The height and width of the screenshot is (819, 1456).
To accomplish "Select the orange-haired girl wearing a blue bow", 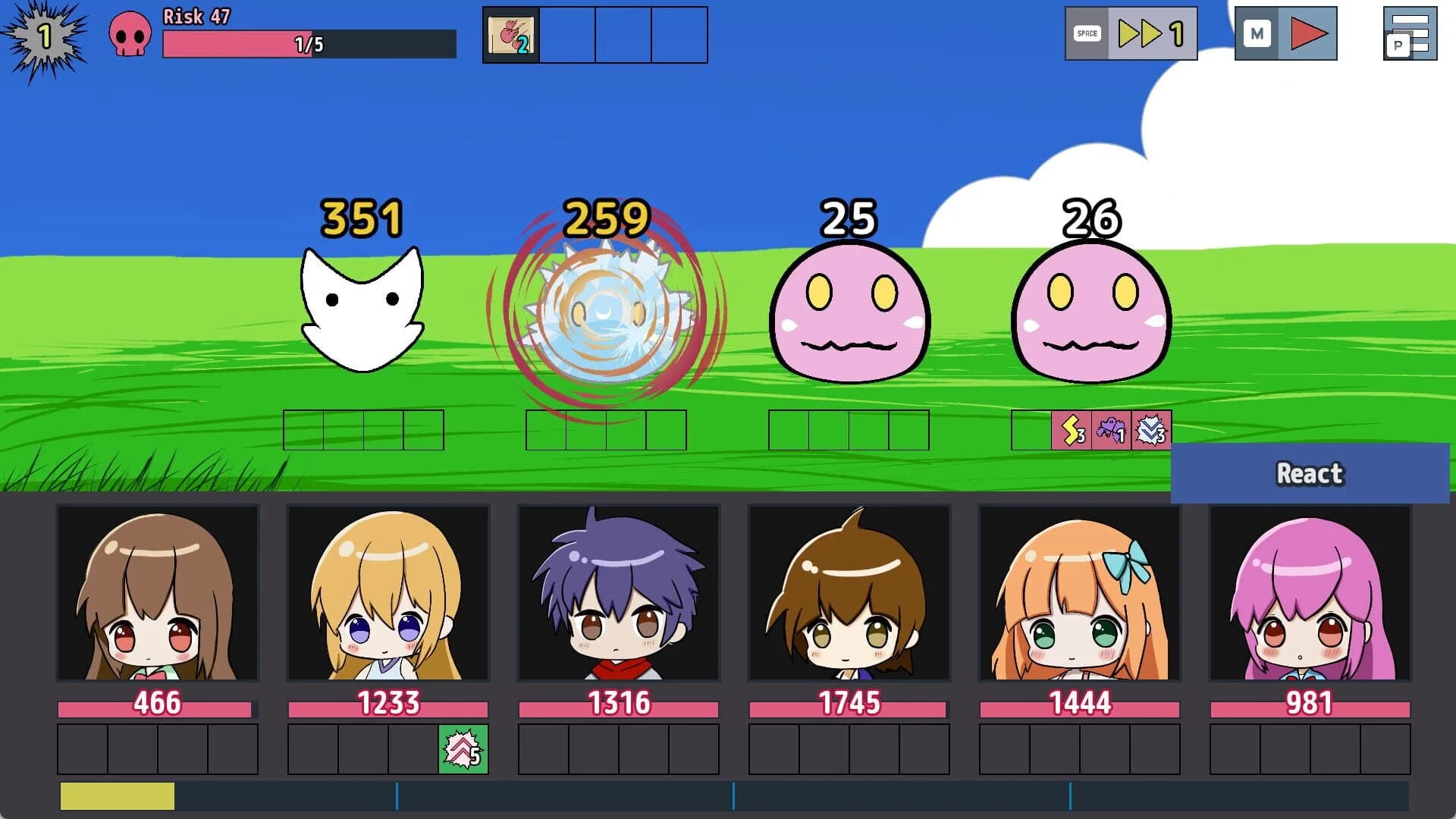I will (1079, 599).
